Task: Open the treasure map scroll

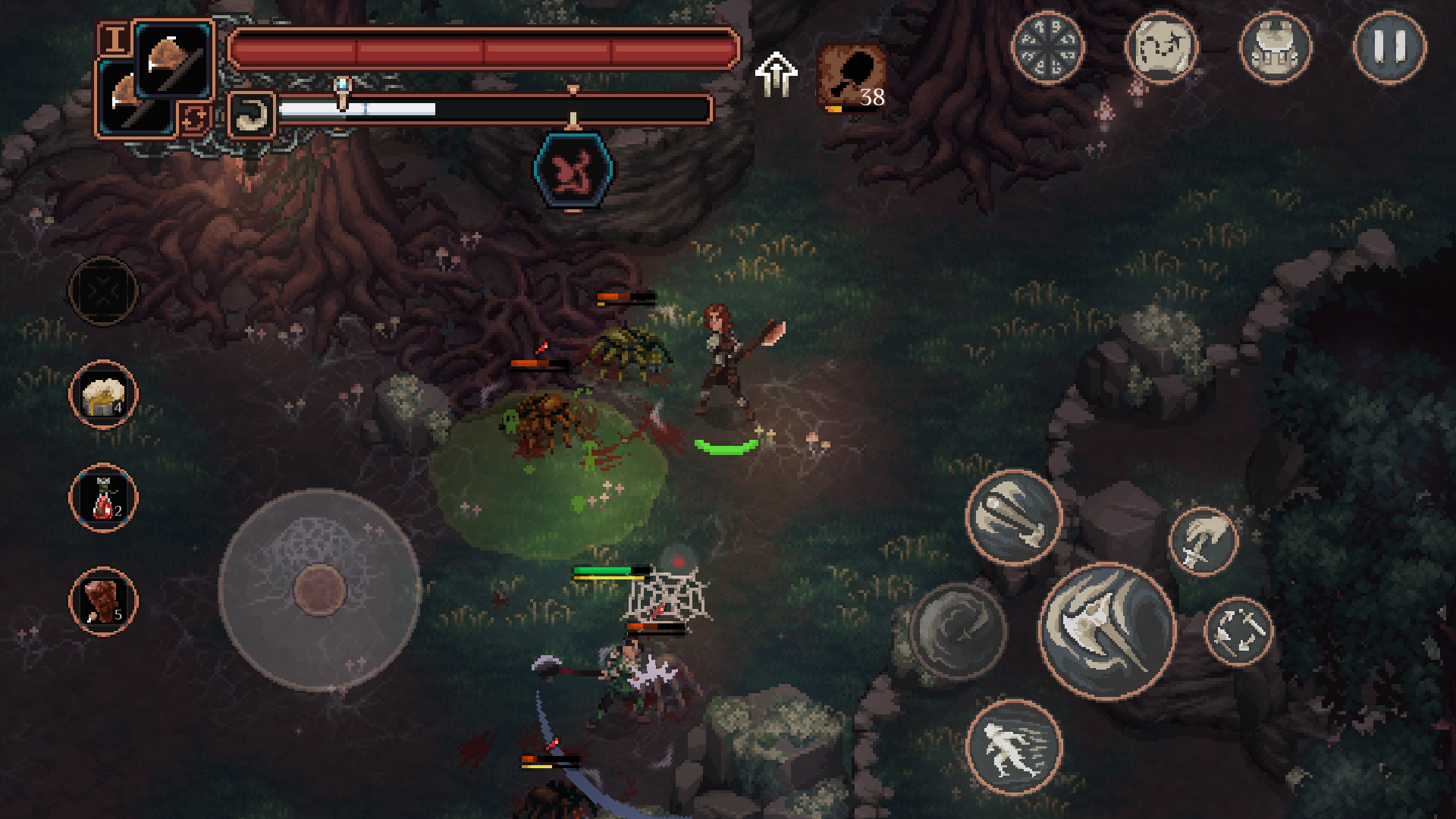Action: click(1161, 47)
